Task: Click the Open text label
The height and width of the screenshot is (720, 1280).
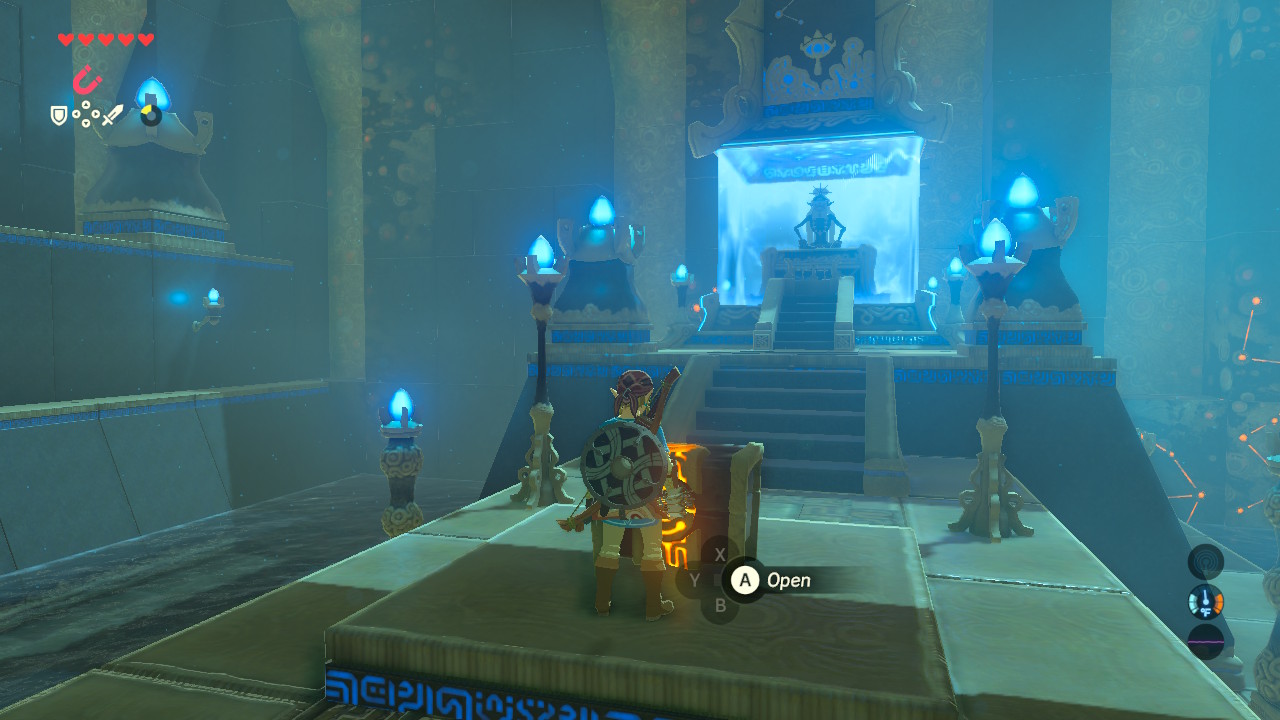Action: pos(789,580)
